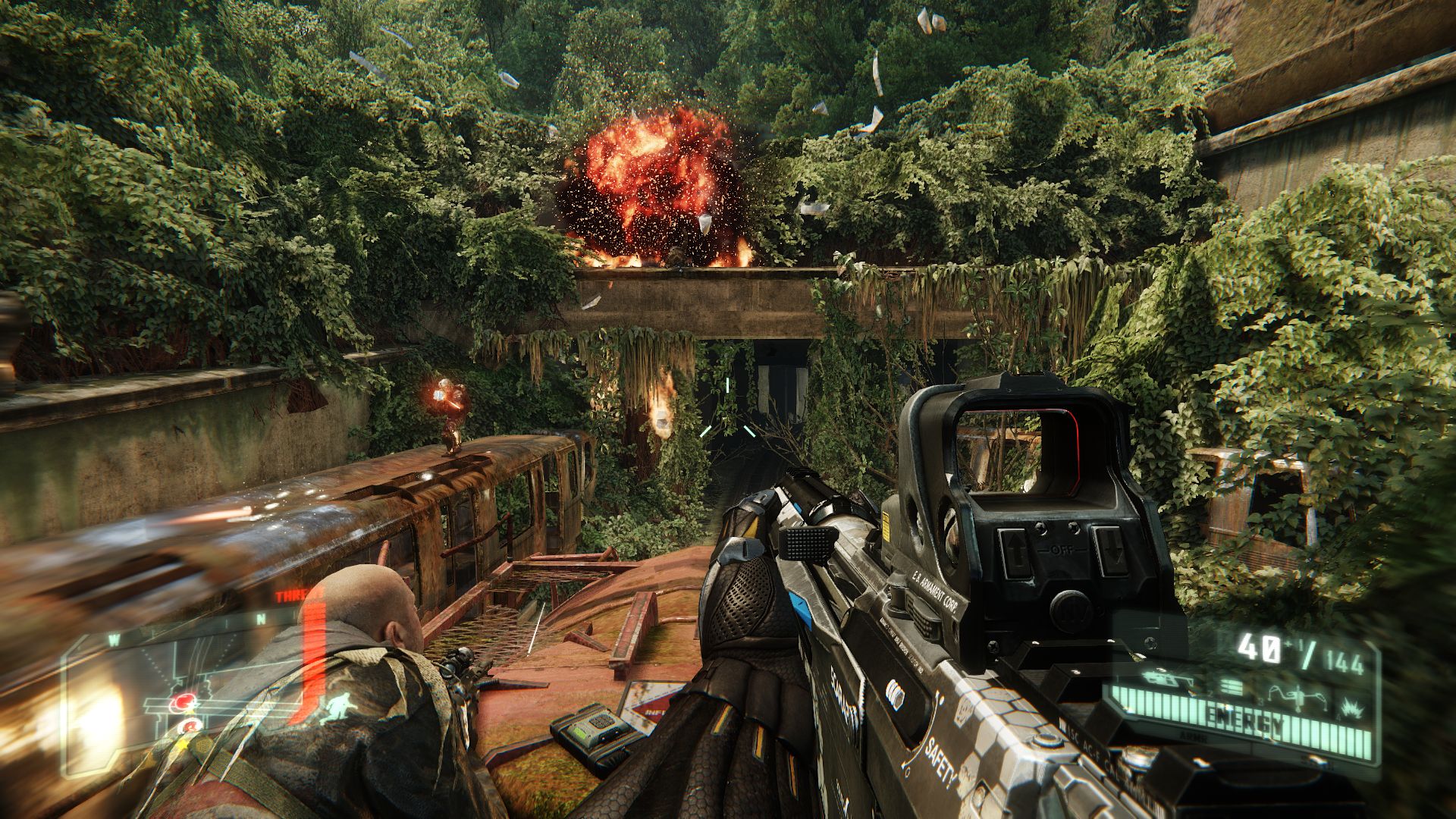Select the red enemy marker on minimap
Image resolution: width=1456 pixels, height=819 pixels.
point(182,702)
